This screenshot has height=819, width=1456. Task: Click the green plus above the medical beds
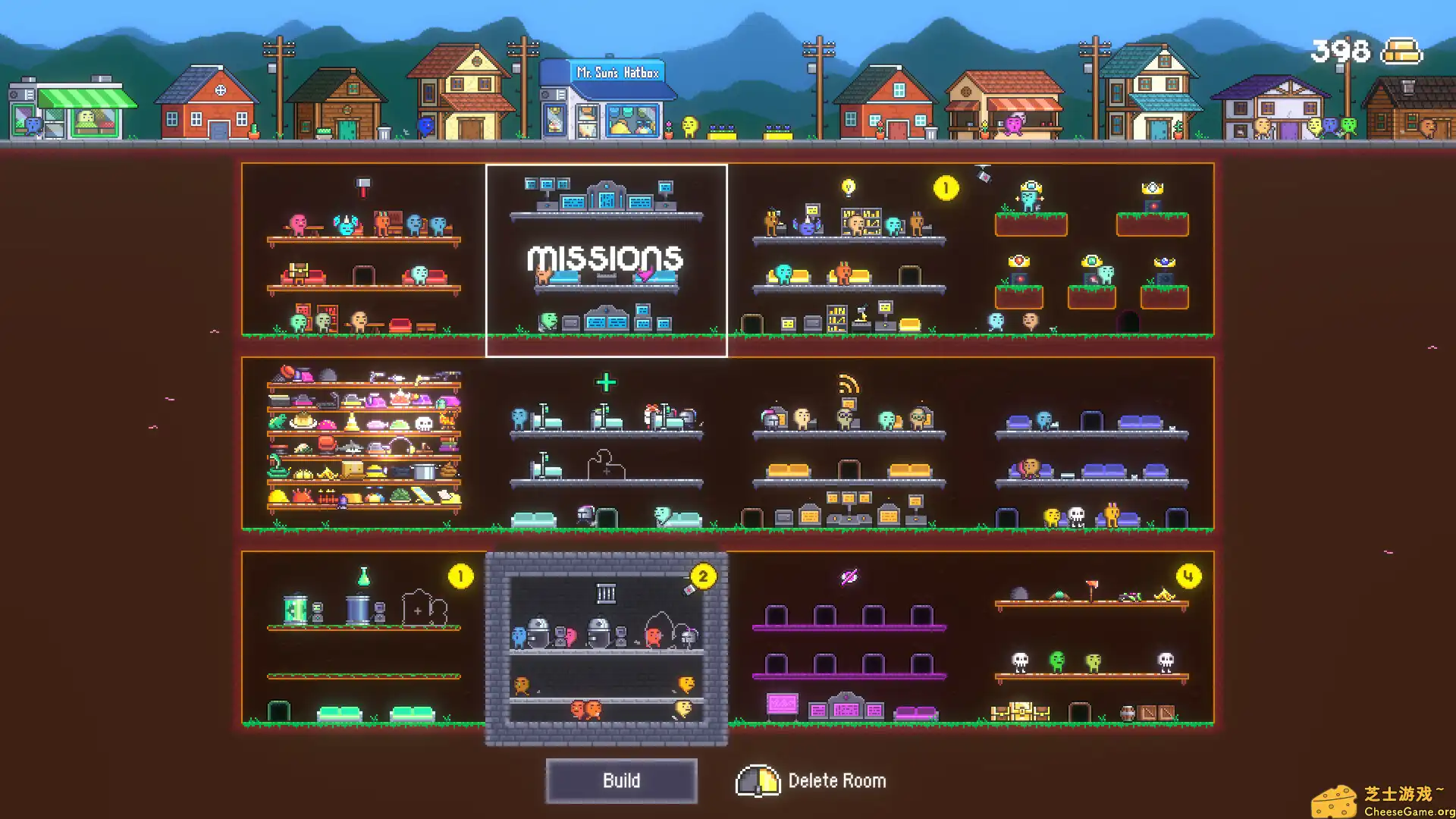coord(607,383)
